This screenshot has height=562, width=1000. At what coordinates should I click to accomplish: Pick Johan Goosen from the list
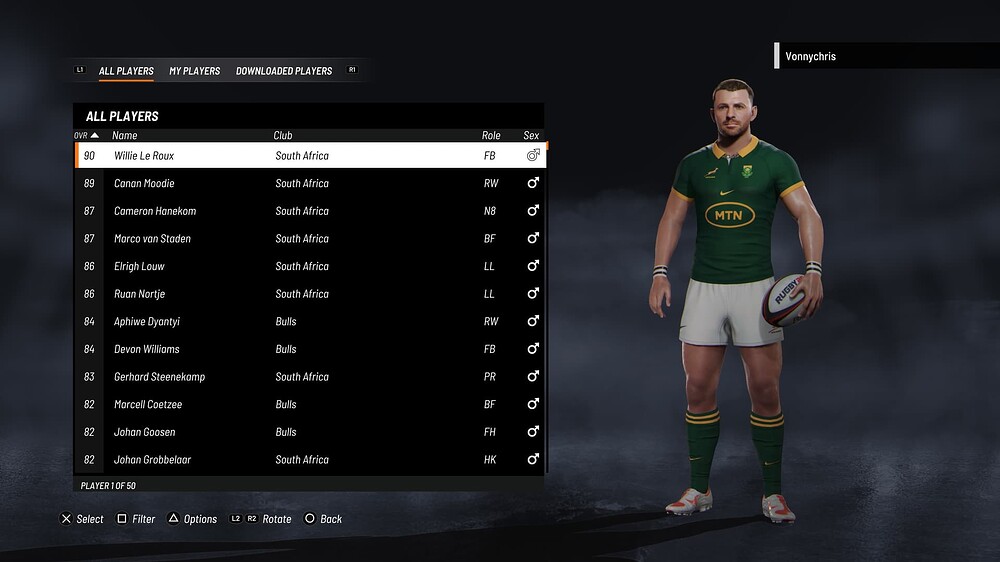point(310,432)
